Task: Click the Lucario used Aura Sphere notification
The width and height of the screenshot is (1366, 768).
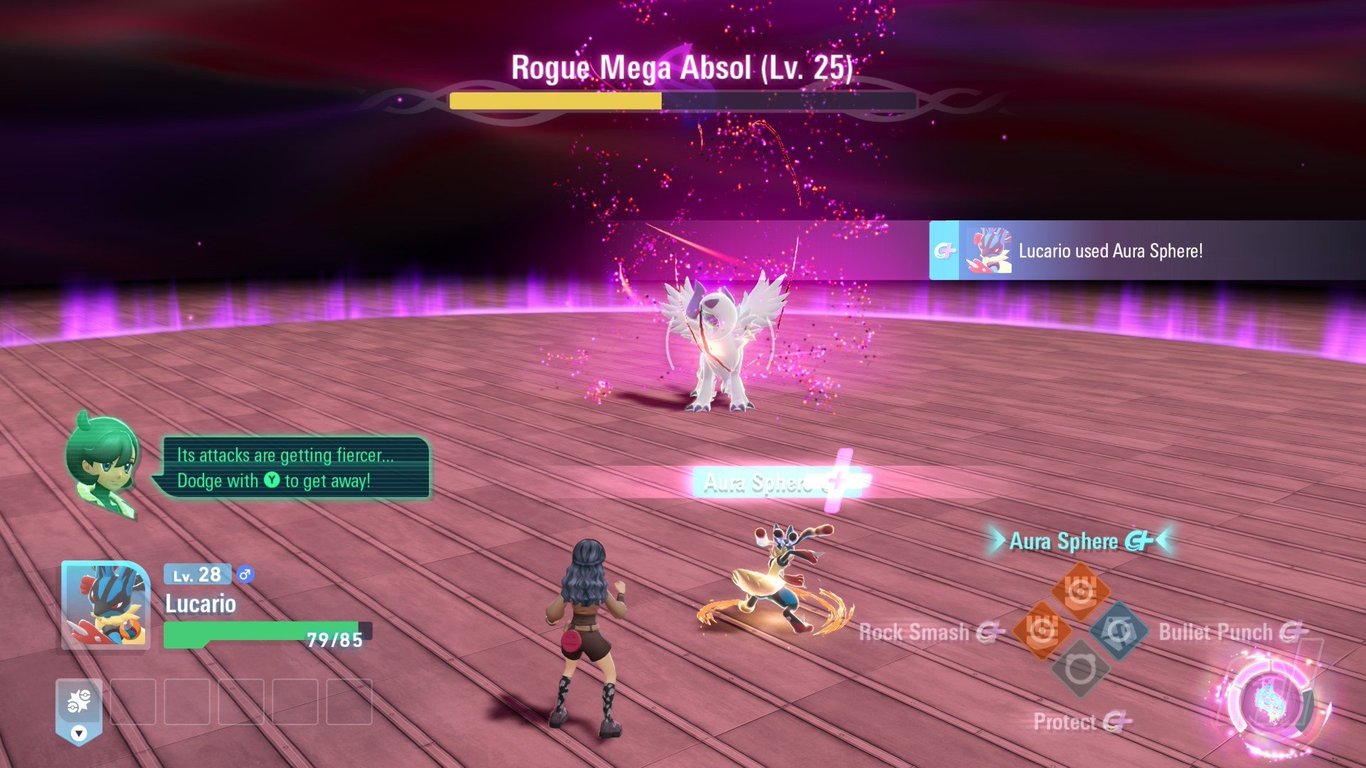Action: (x=1147, y=250)
